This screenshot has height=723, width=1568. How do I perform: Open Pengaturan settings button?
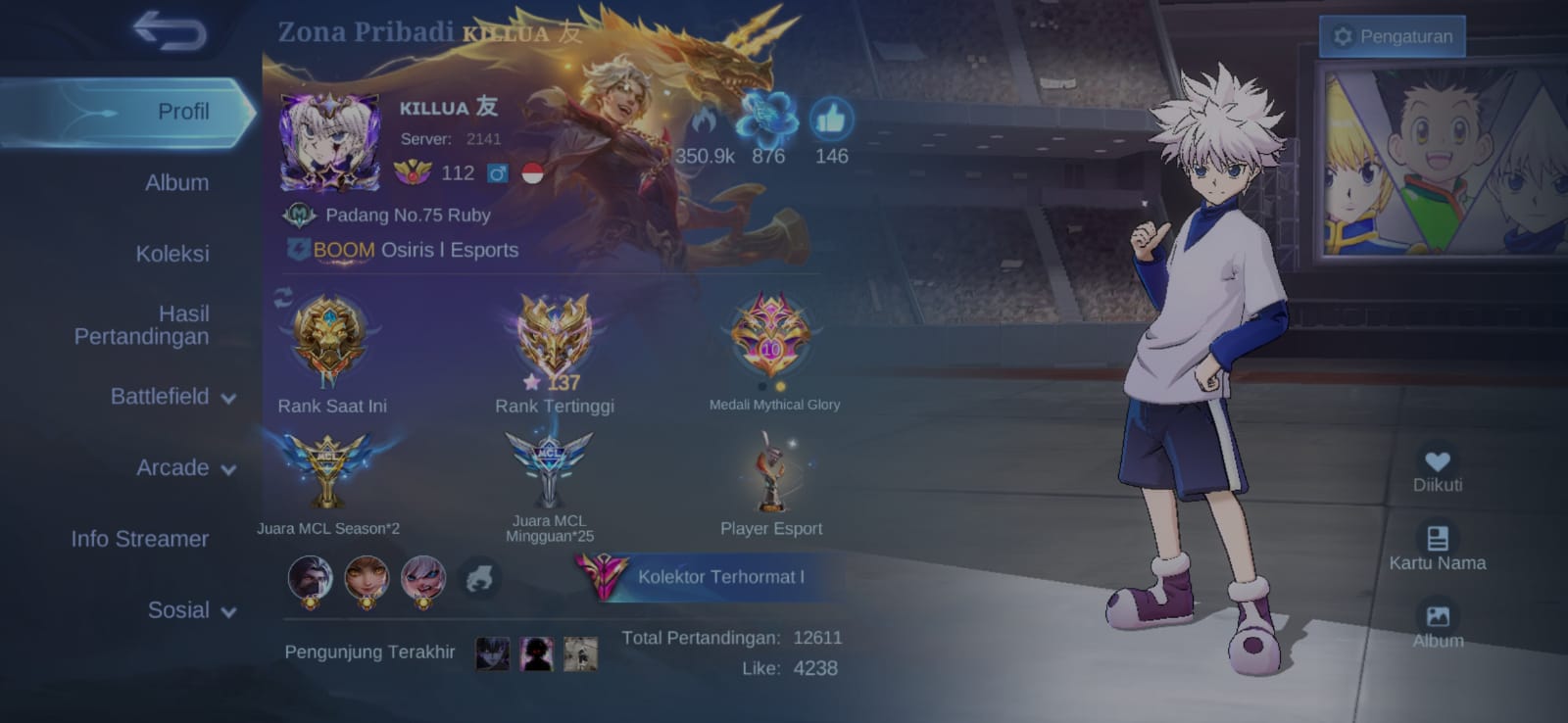tap(1393, 36)
